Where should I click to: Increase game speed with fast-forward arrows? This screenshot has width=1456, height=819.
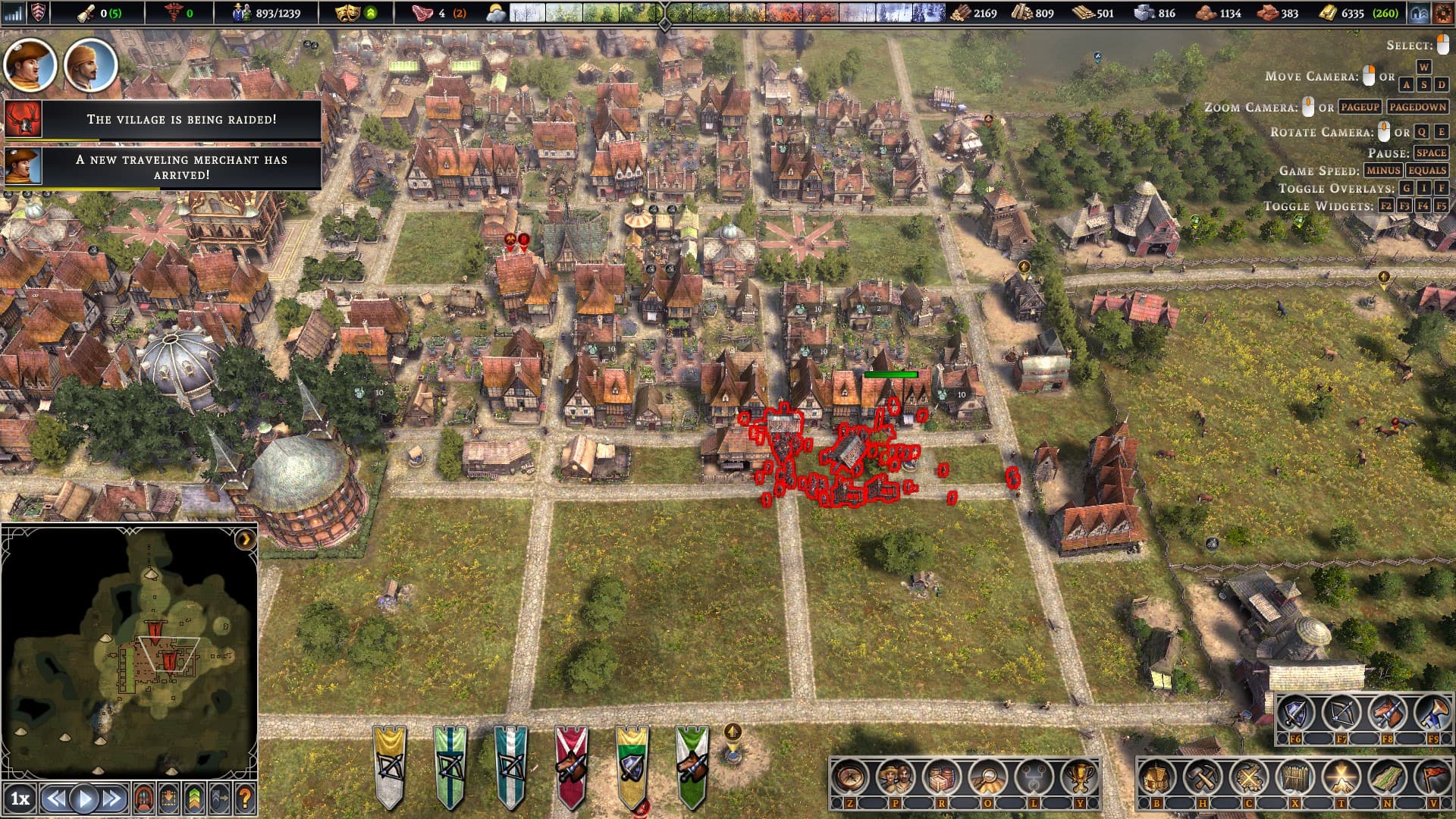(112, 799)
